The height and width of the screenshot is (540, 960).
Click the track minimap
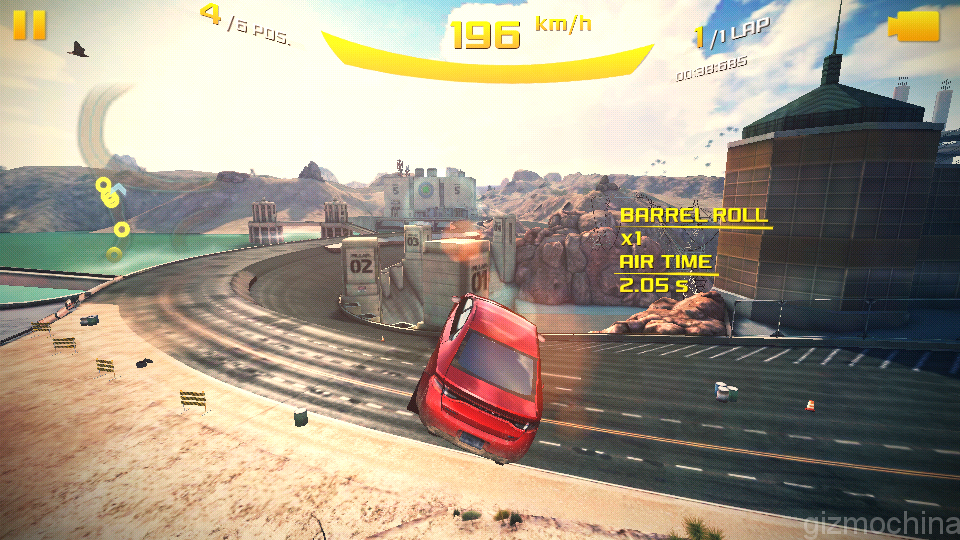coord(112,180)
